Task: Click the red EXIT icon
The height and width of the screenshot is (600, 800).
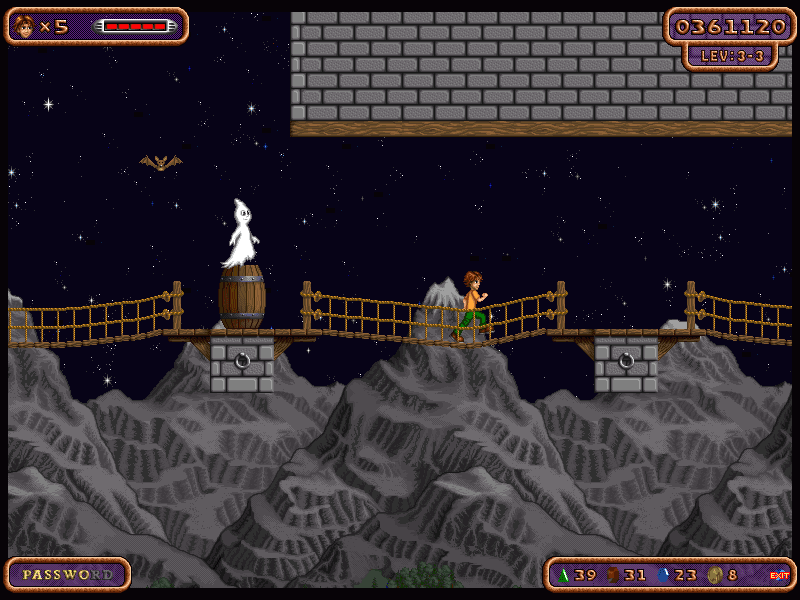Action: (x=779, y=575)
